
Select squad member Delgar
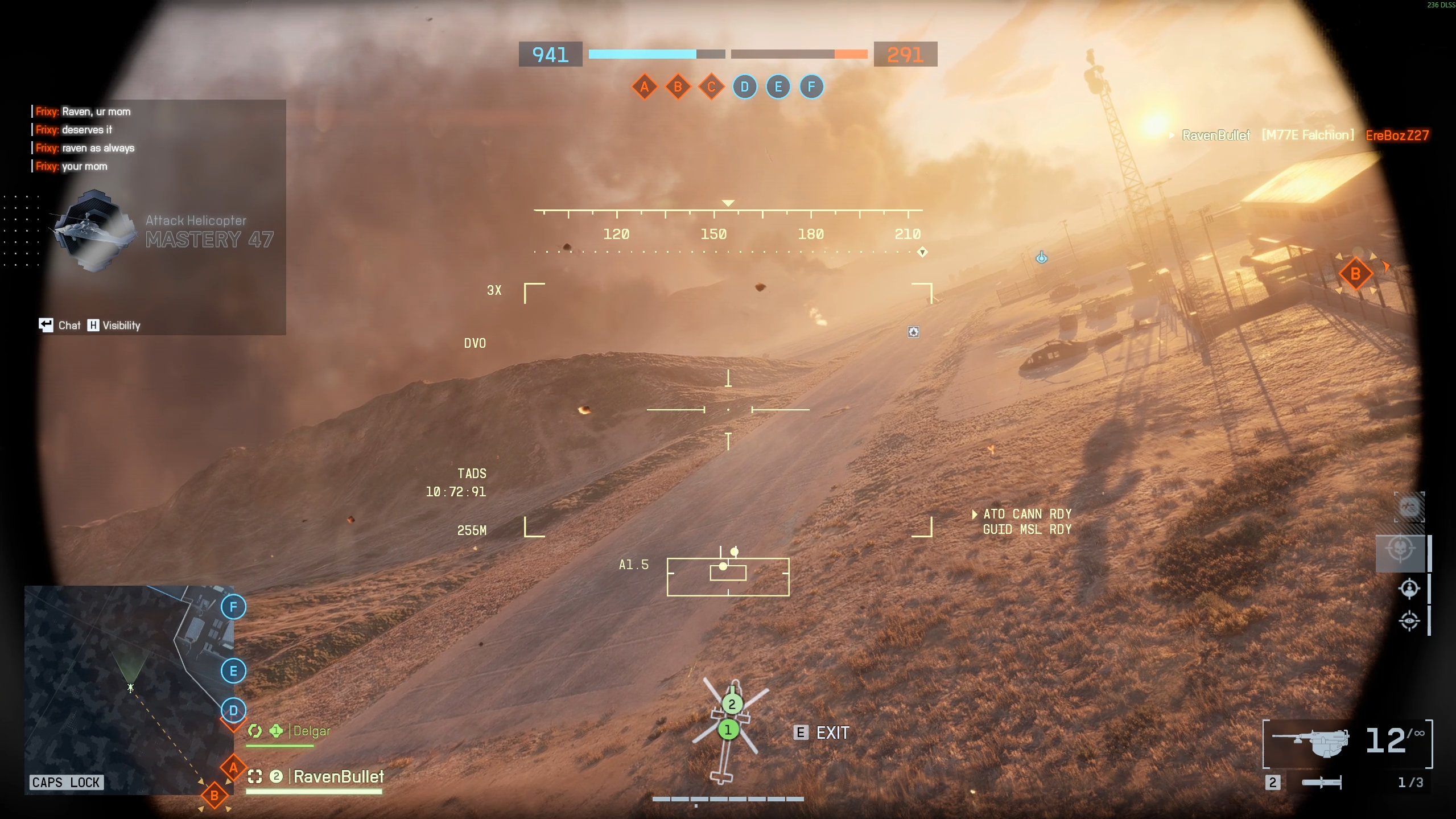[x=311, y=731]
